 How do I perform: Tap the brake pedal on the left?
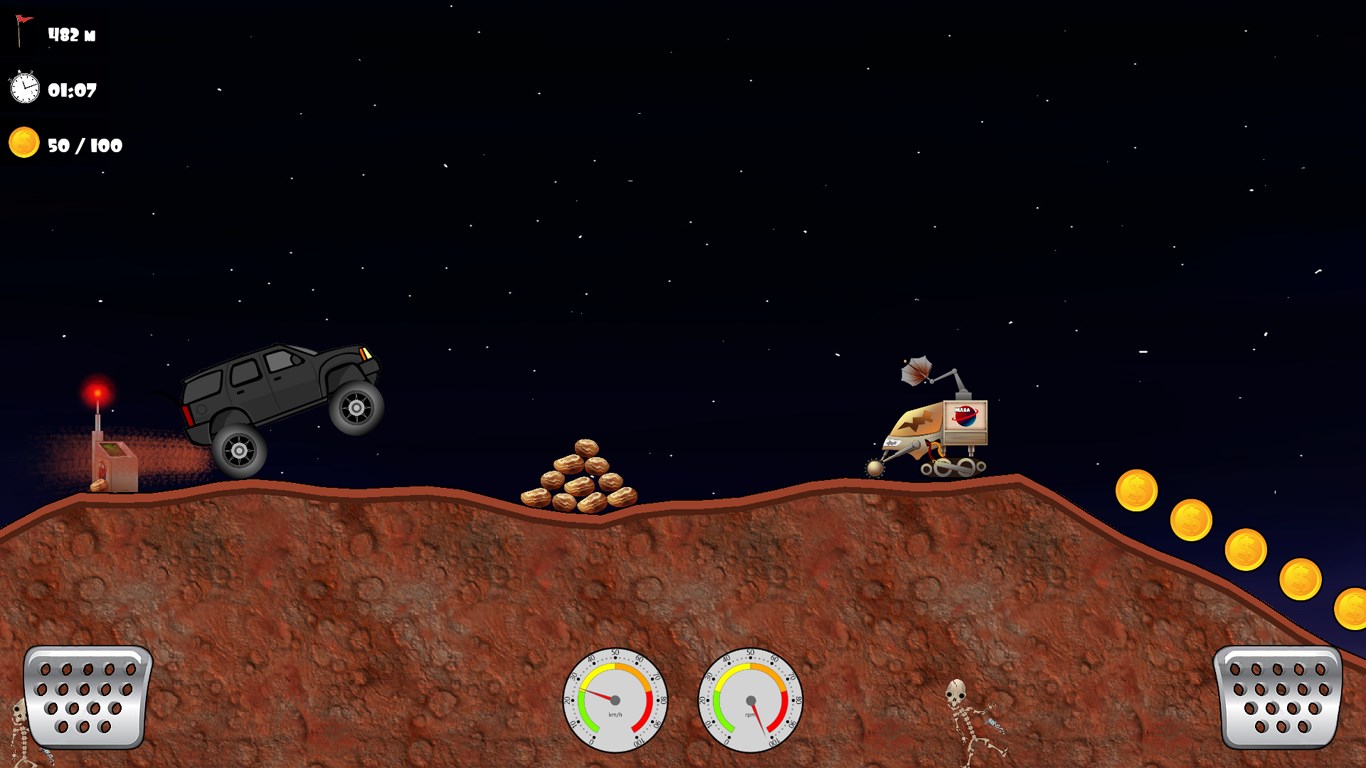click(88, 696)
